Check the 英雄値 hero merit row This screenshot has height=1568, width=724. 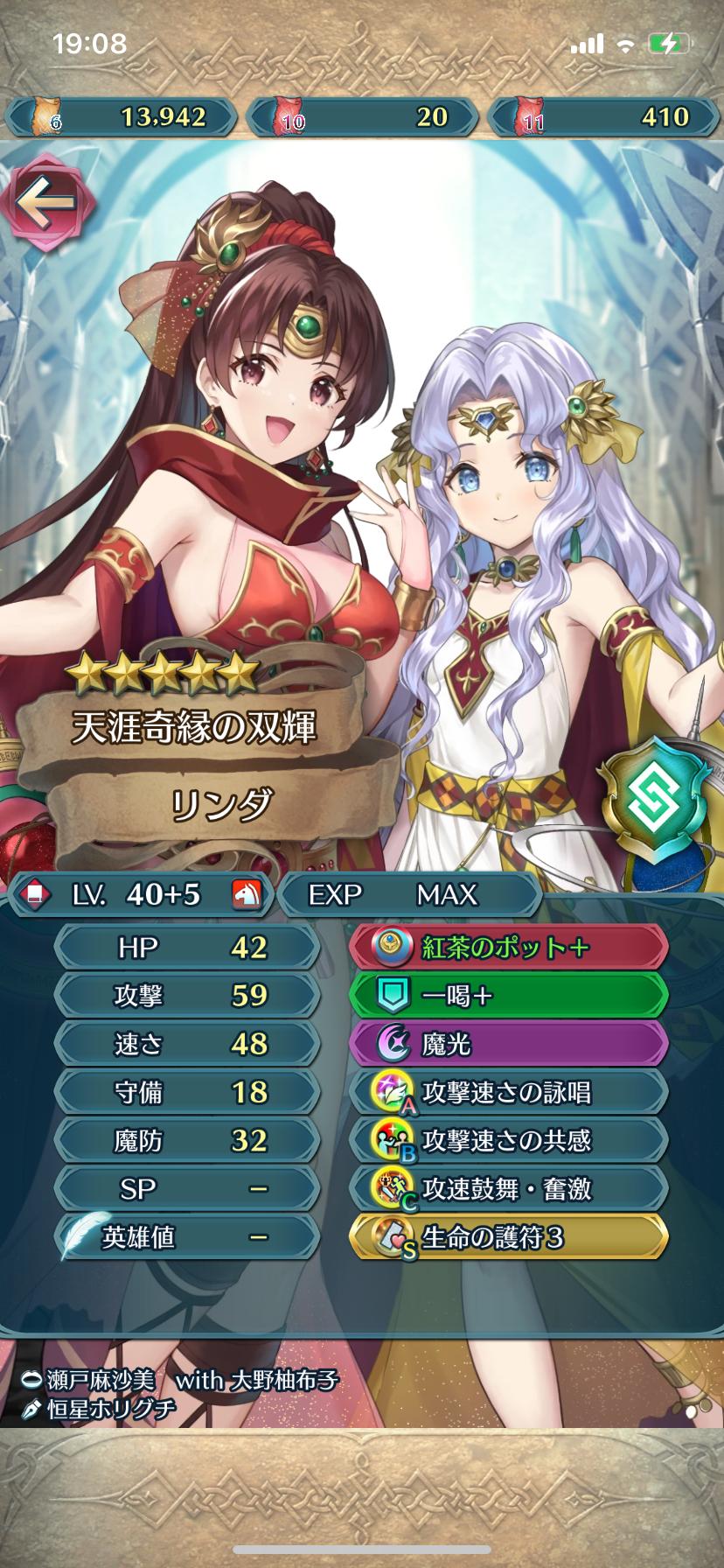coord(187,1237)
